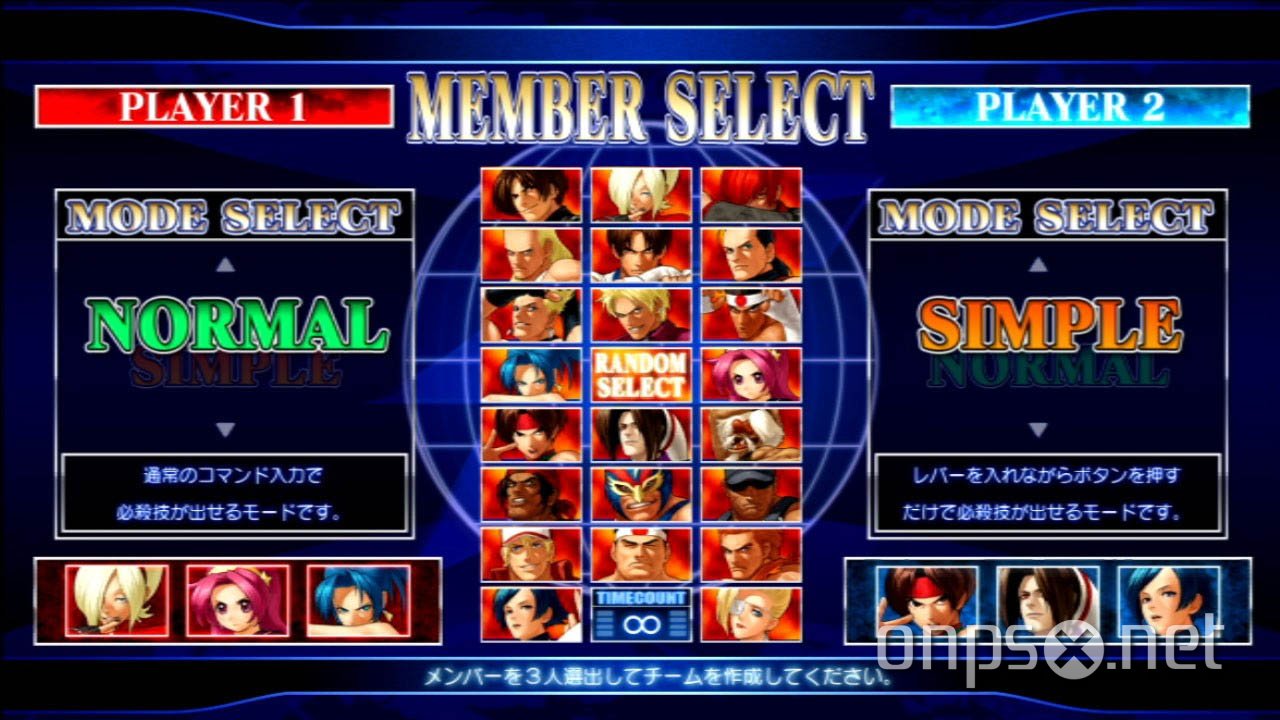
Task: Click the TIMECOUNT infinity display
Action: coord(640,613)
